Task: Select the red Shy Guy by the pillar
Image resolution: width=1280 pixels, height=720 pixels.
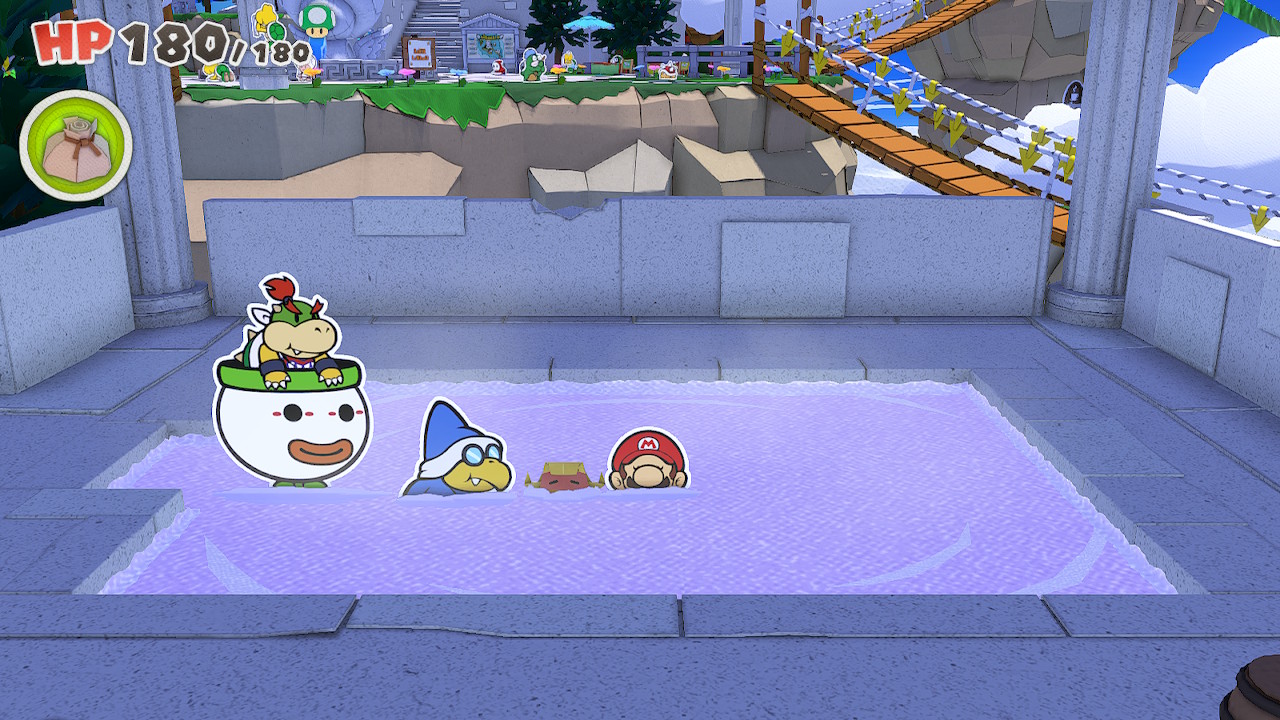Action: point(499,65)
